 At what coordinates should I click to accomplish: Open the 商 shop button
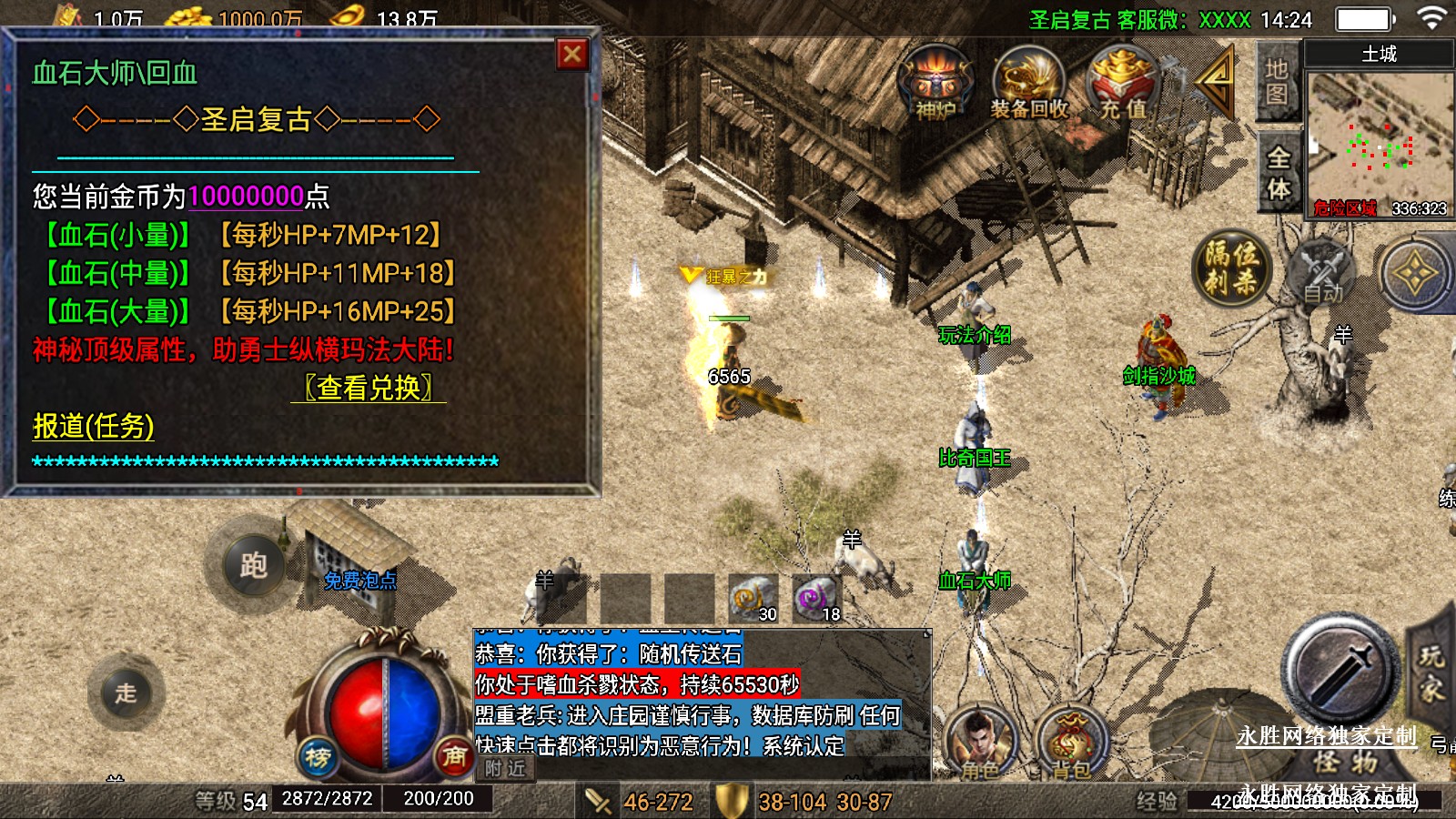pos(453,755)
